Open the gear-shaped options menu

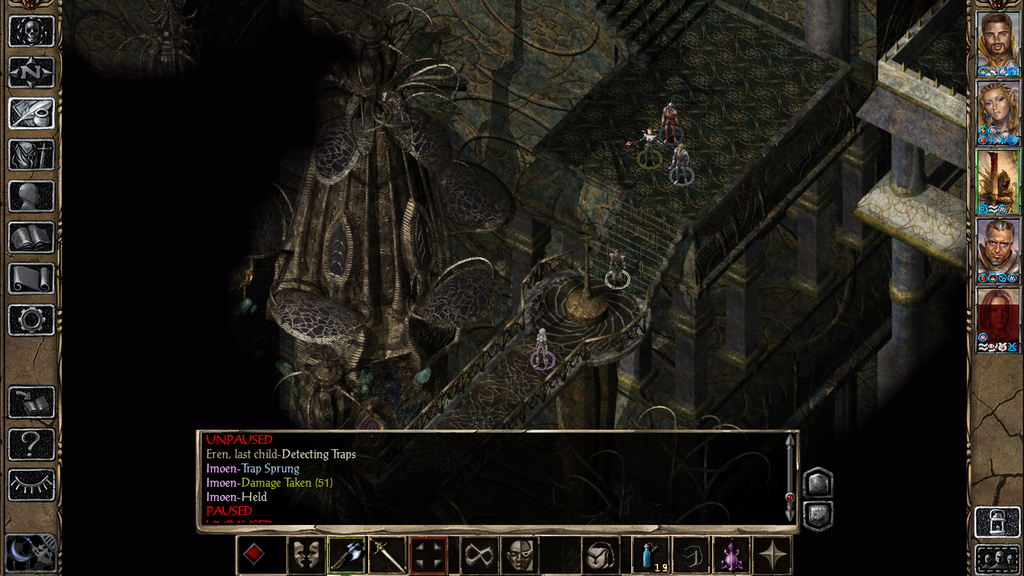[31, 320]
